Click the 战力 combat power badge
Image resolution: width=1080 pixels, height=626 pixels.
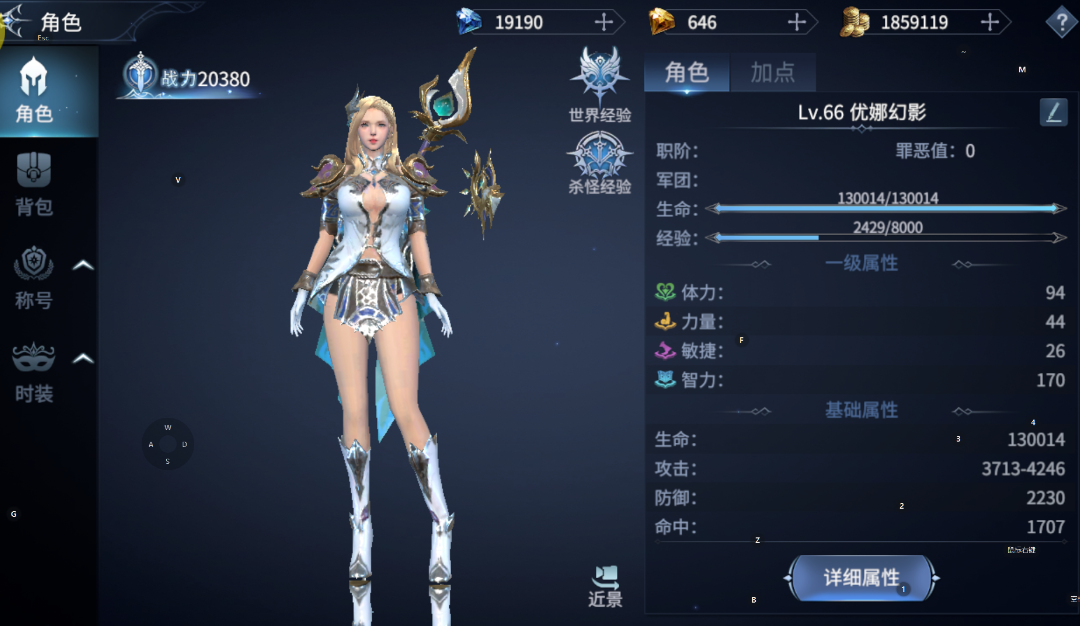[190, 79]
